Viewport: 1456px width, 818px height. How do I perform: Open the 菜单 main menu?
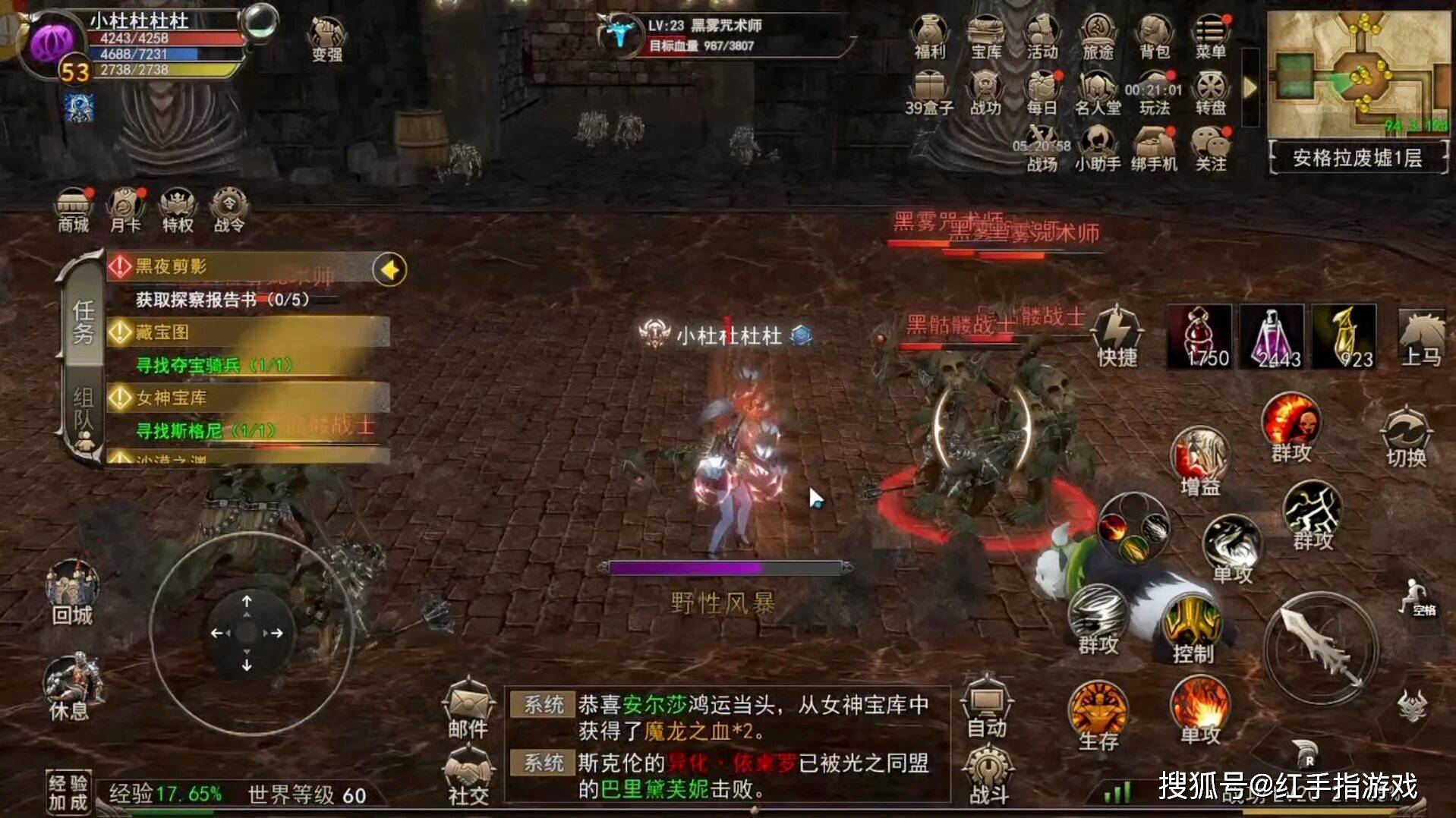(x=1210, y=37)
